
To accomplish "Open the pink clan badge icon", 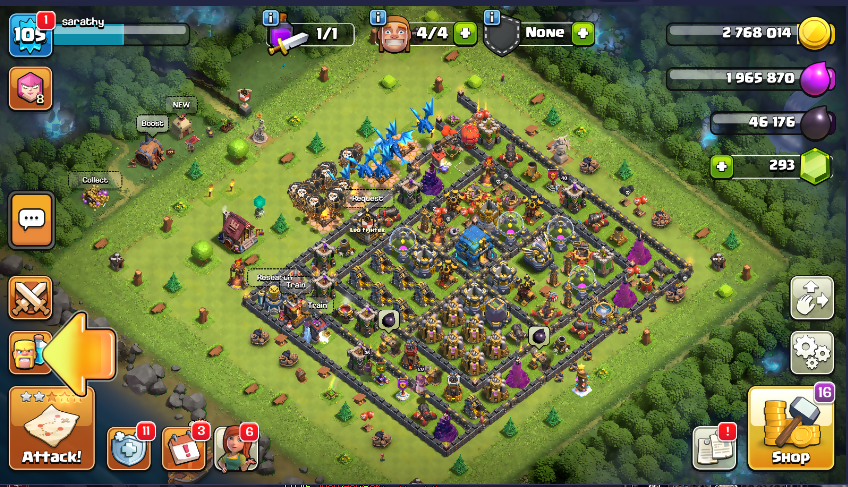I will pyautogui.click(x=30, y=89).
